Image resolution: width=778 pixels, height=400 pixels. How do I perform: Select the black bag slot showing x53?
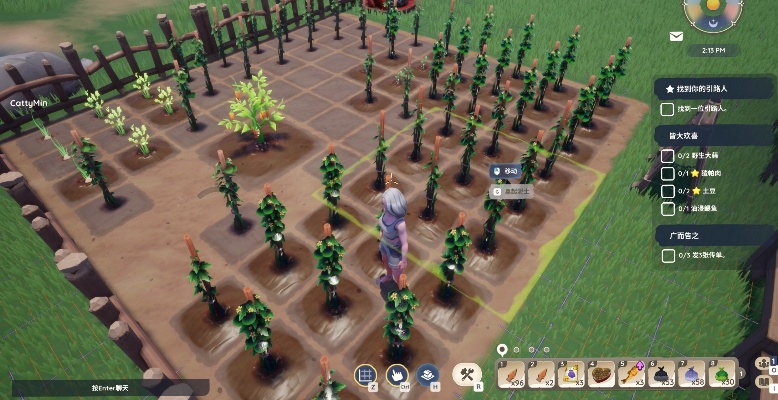663,375
